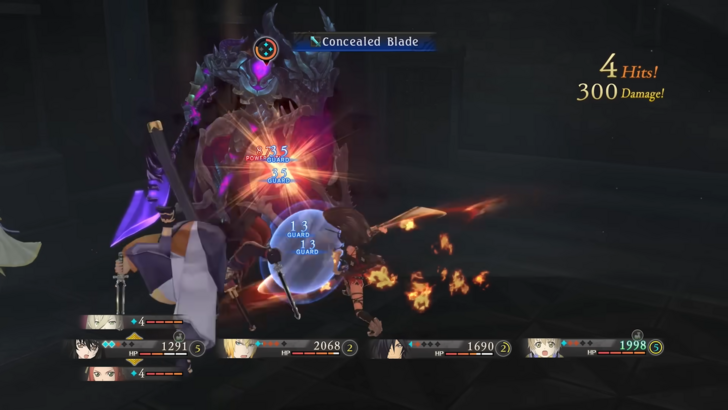Click the yellow down arrow to swap in reserve
The width and height of the screenshot is (728, 410).
tap(133, 362)
